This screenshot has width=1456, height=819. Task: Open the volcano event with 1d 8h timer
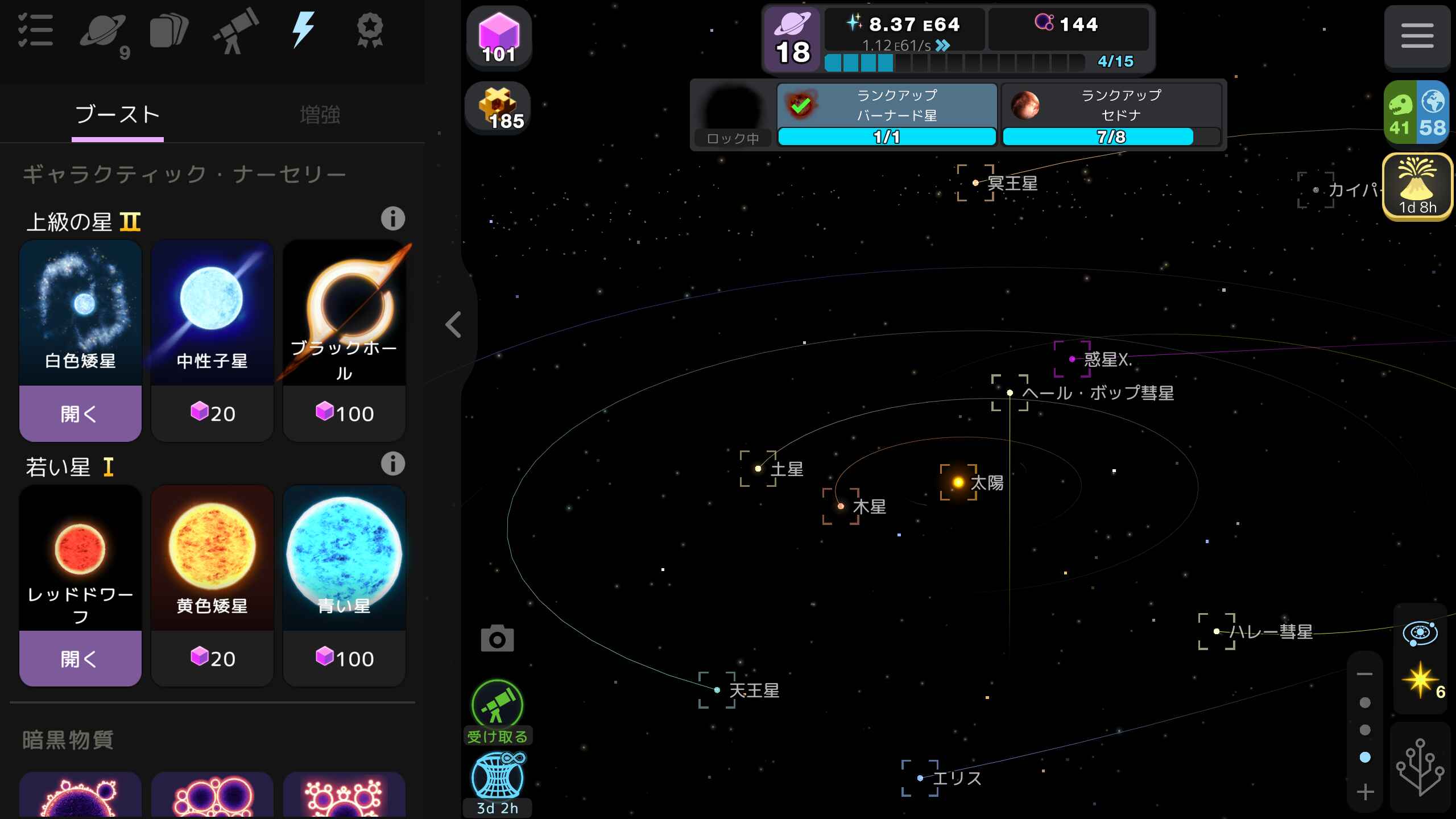point(1417,187)
